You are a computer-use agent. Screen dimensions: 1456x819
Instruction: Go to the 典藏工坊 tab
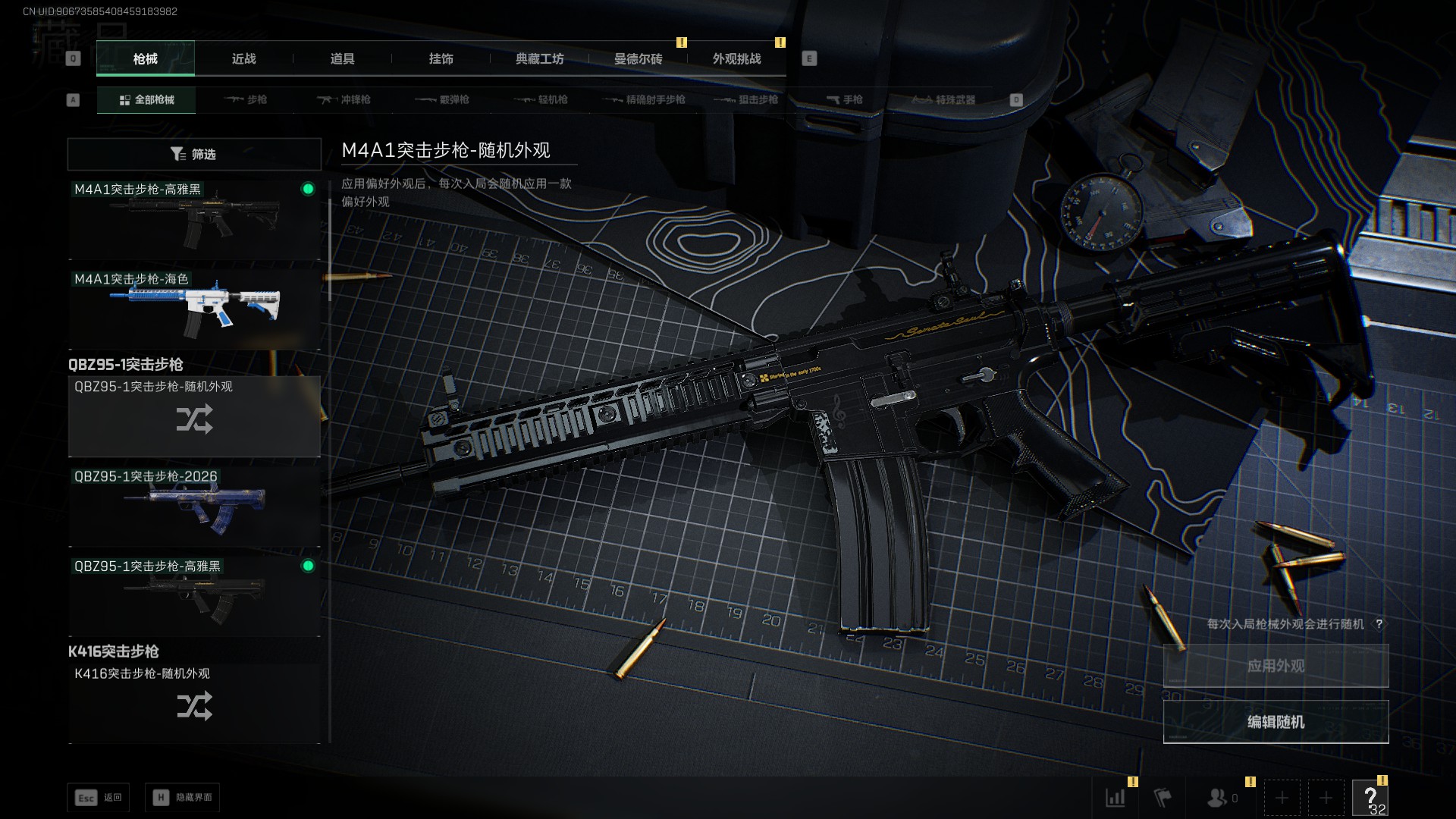(539, 59)
